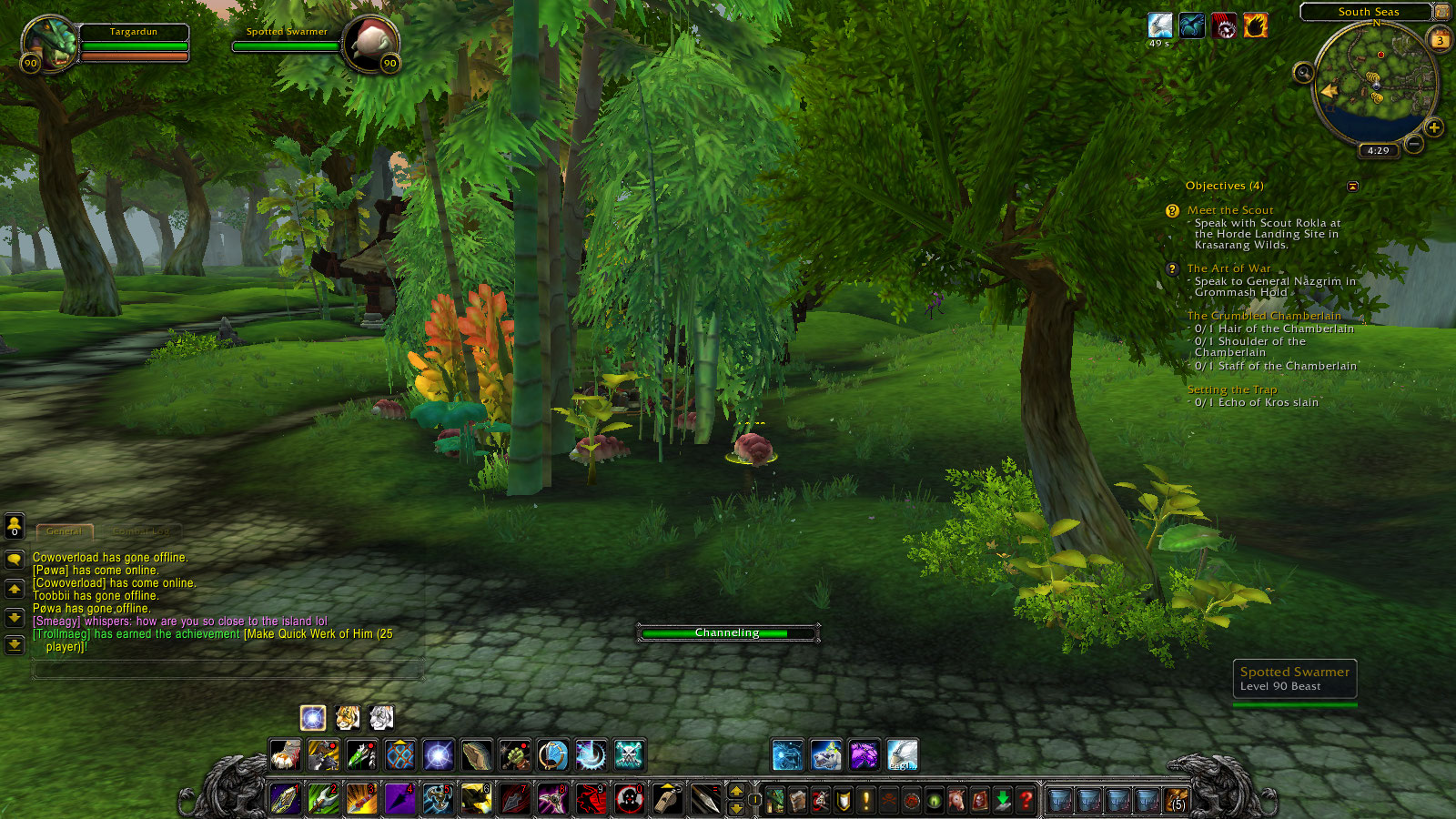Open the world map button beside South Seas

(1441, 12)
